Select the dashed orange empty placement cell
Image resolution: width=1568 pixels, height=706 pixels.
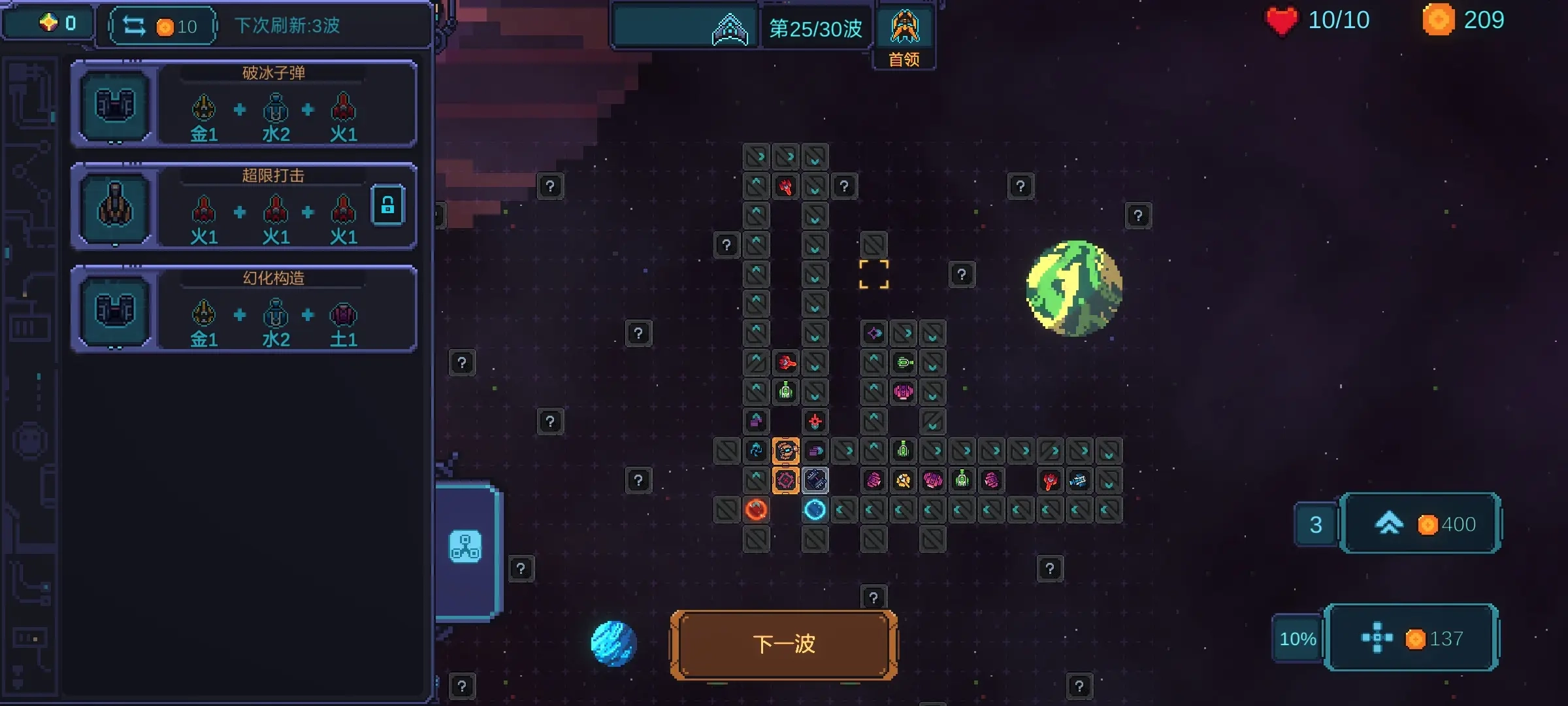tap(874, 274)
